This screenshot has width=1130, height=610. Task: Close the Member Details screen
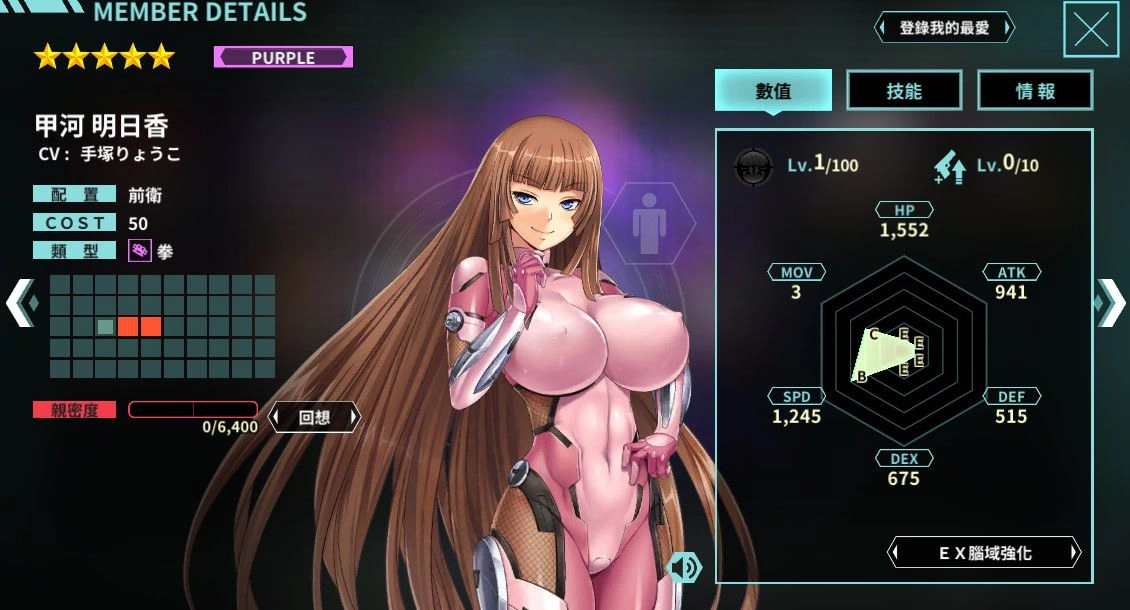(1090, 29)
